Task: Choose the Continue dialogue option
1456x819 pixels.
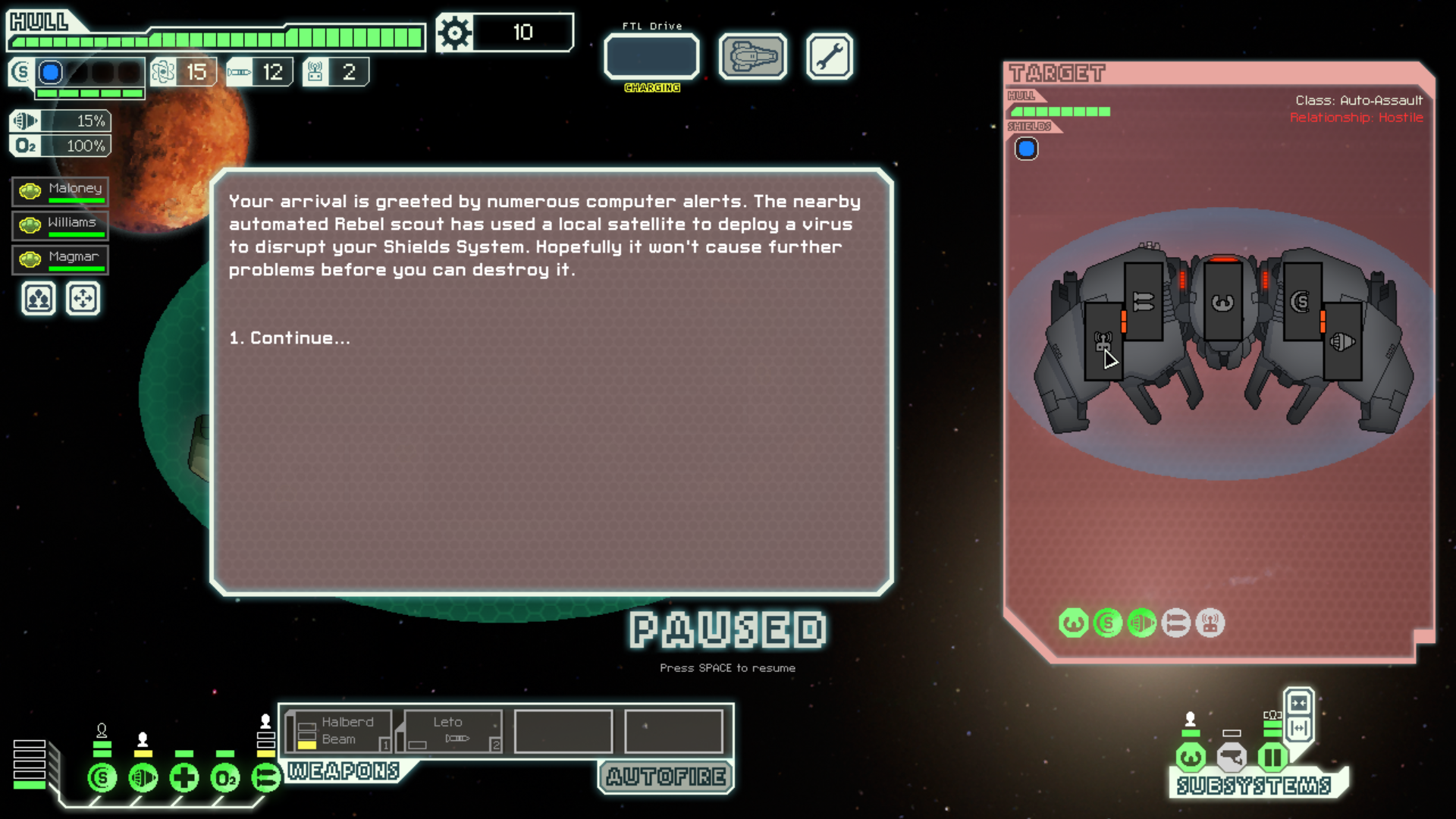Action: tap(290, 338)
